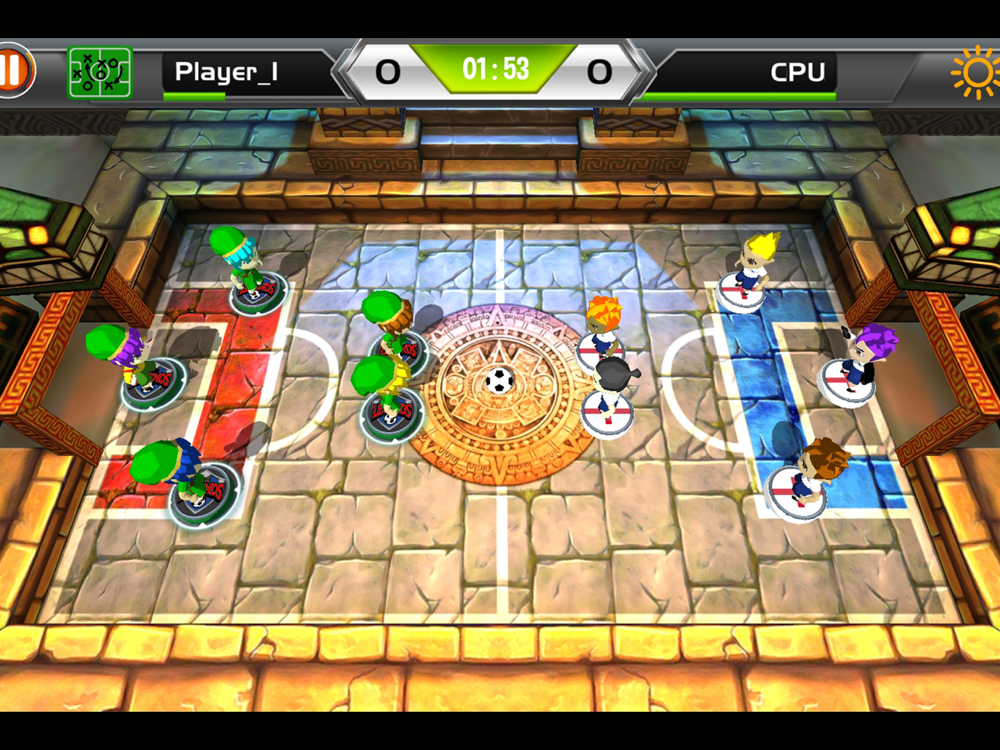Open the green tactics board icon
Screen dimensions: 1000x750
point(99,72)
